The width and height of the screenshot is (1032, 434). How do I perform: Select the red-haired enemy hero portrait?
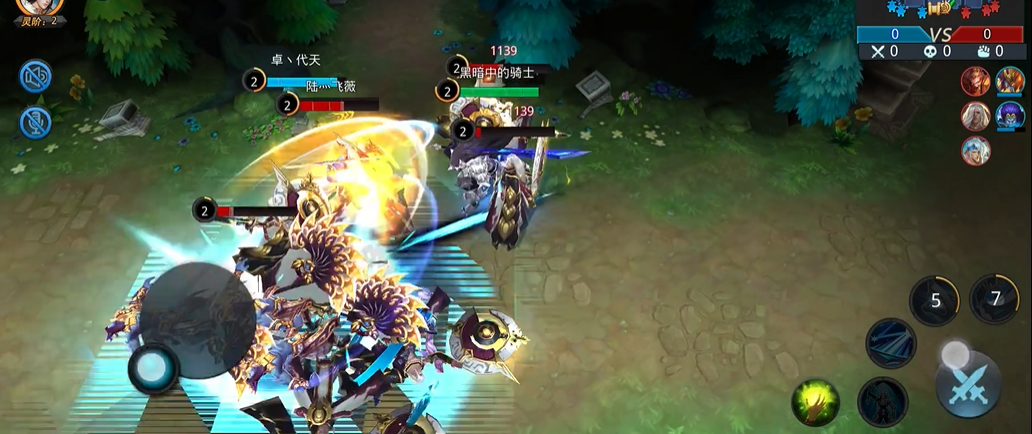pos(975,82)
